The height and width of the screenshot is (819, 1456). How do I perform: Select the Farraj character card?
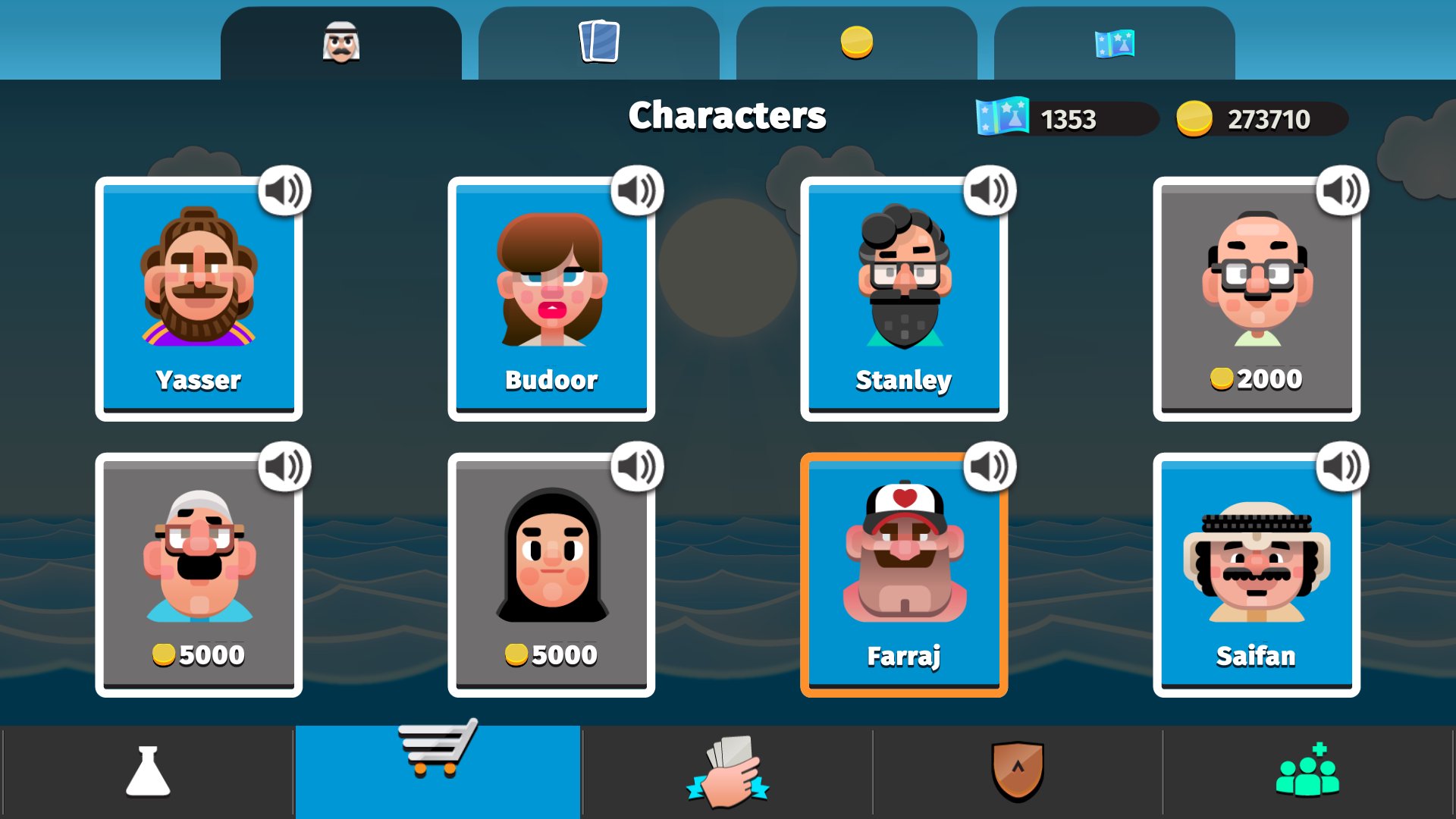coord(904,576)
